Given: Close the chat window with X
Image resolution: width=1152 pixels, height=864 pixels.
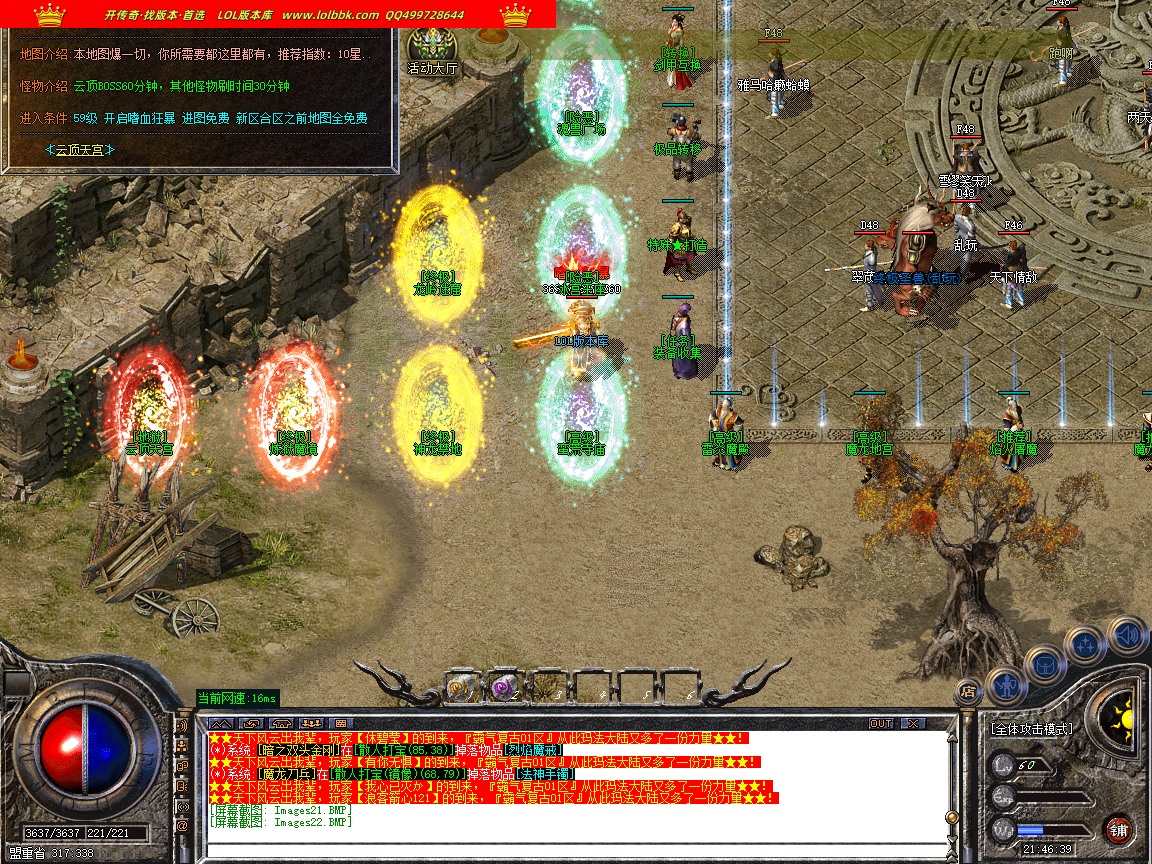Looking at the screenshot, I should (912, 723).
